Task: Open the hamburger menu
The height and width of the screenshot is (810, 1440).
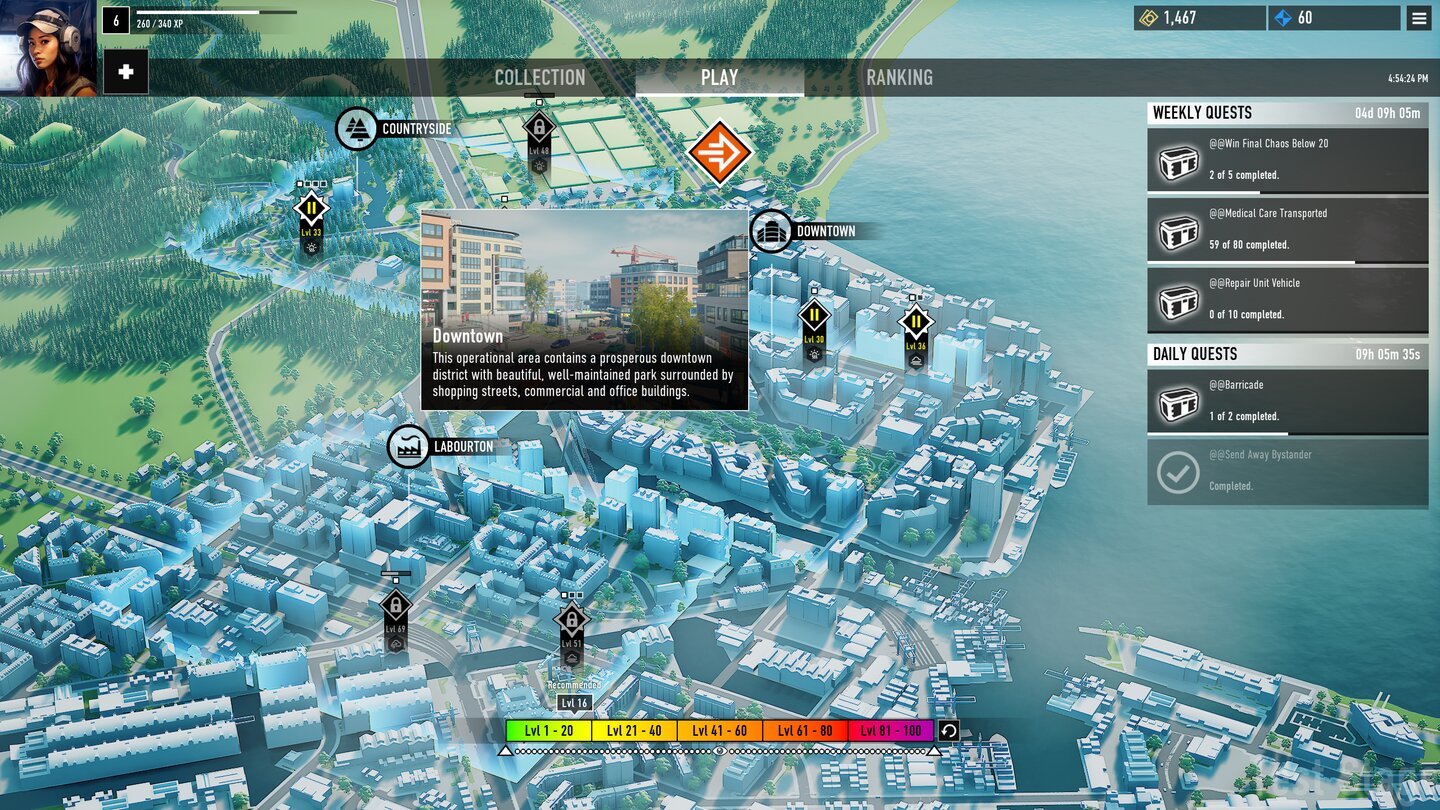Action: (1418, 18)
